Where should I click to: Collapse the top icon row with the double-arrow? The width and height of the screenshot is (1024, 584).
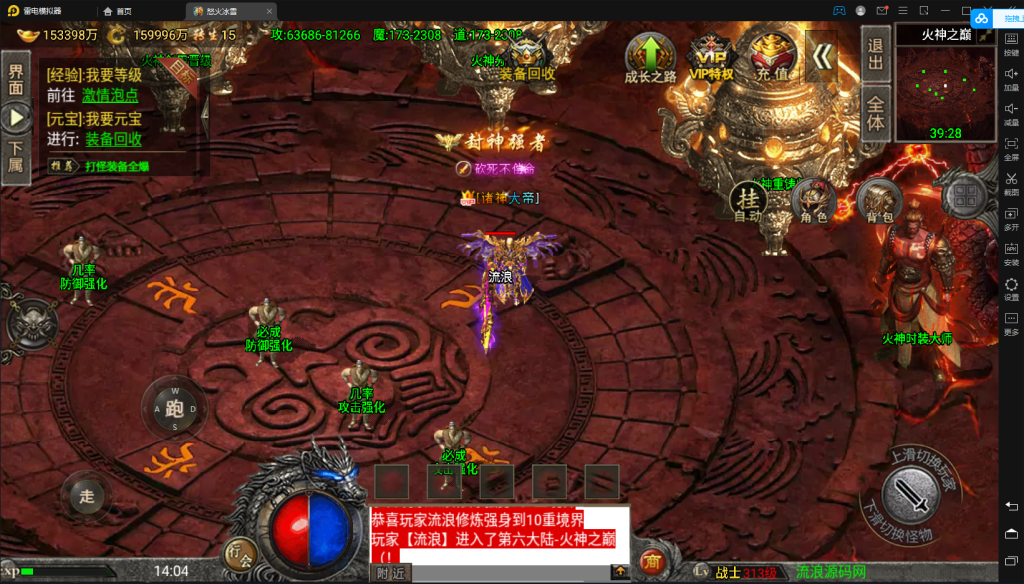822,56
